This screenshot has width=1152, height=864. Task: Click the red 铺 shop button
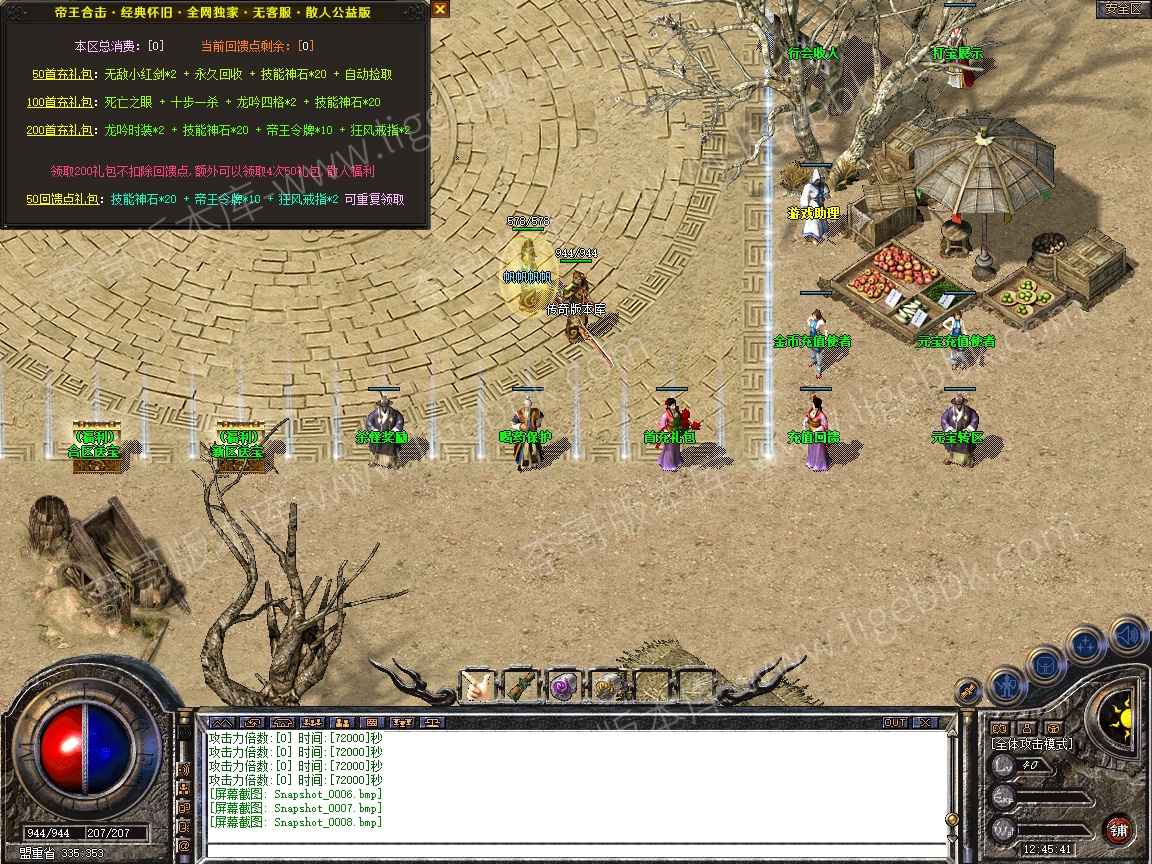(1119, 829)
